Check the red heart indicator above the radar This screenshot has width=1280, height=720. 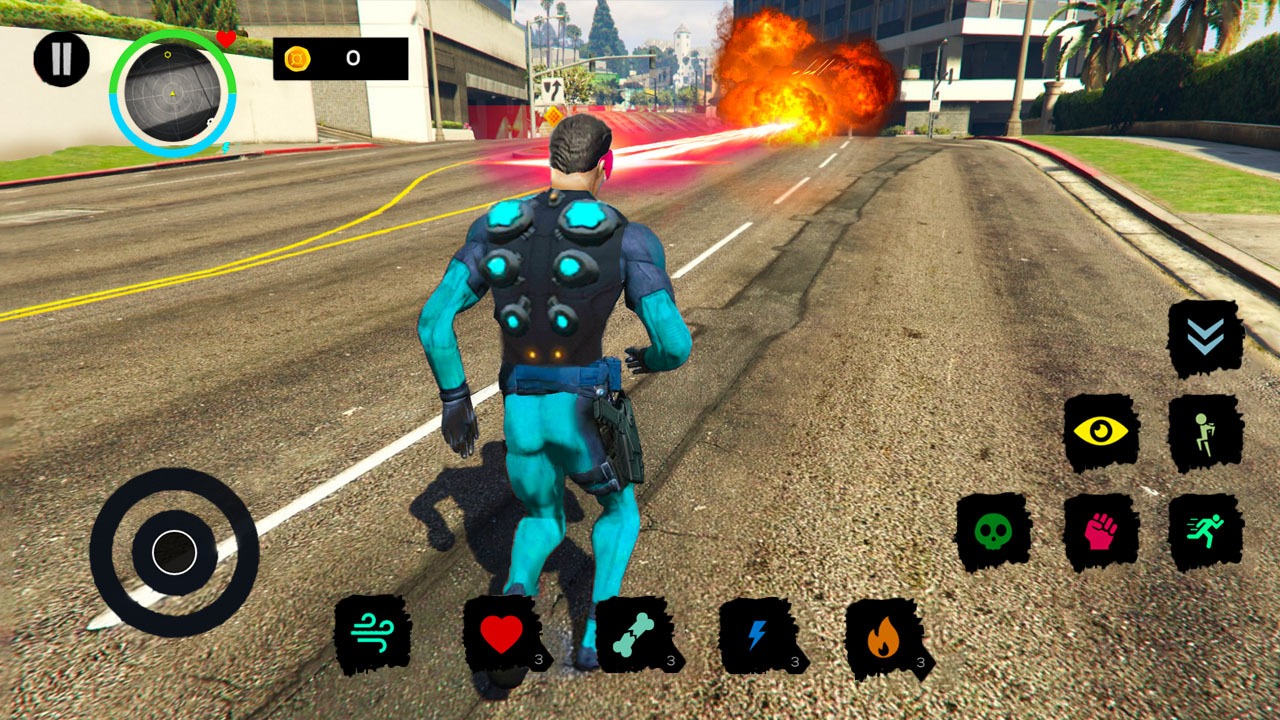coord(226,39)
